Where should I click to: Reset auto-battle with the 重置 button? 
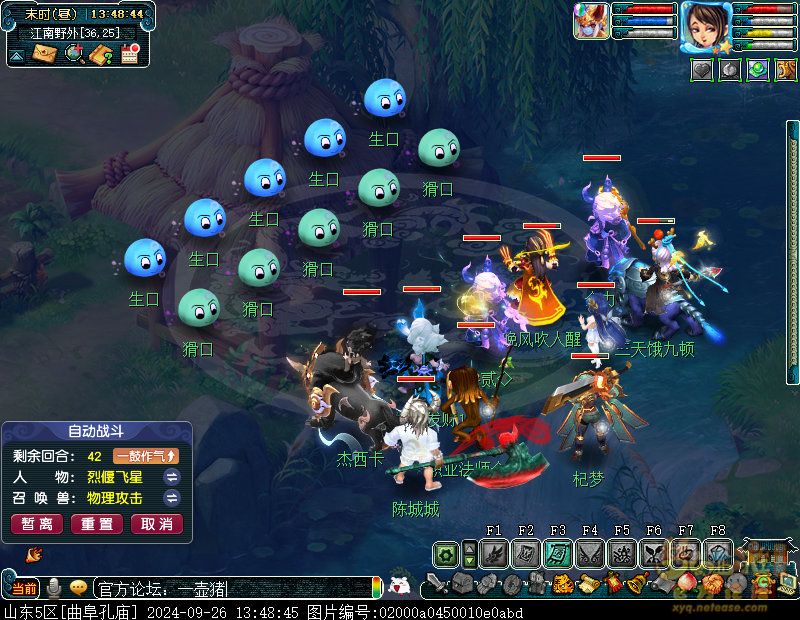[97, 524]
